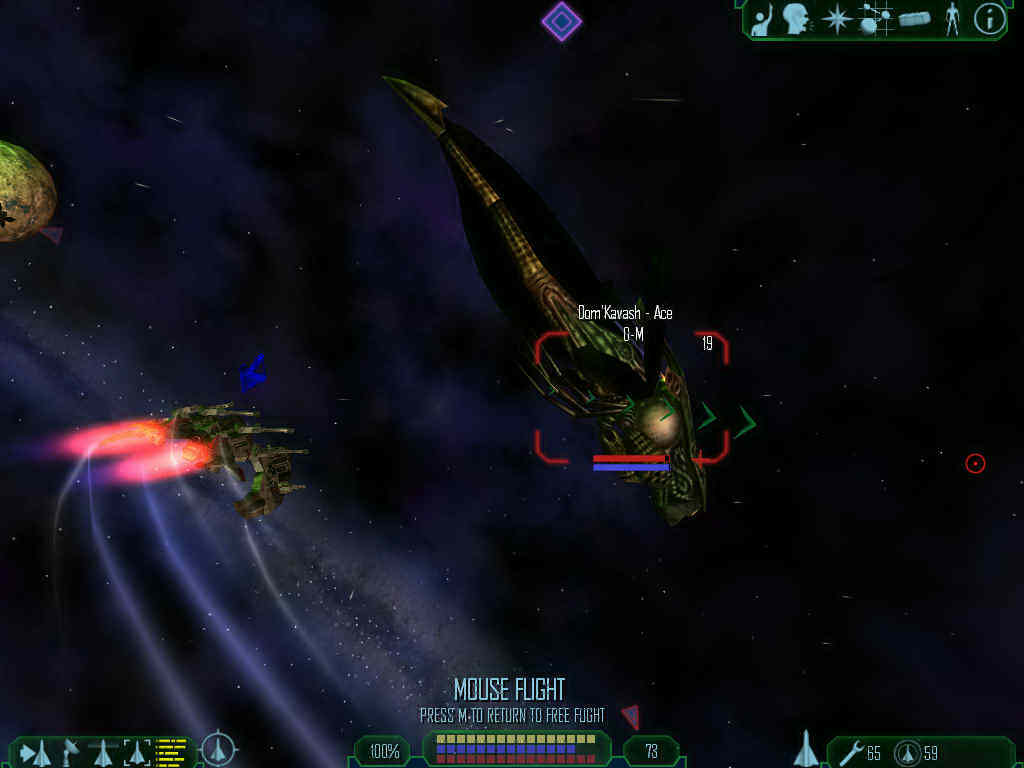This screenshot has width=1024, height=768.
Task: Select the targeted Dom'Kavash - Ace bracket
Action: pyautogui.click(x=631, y=397)
